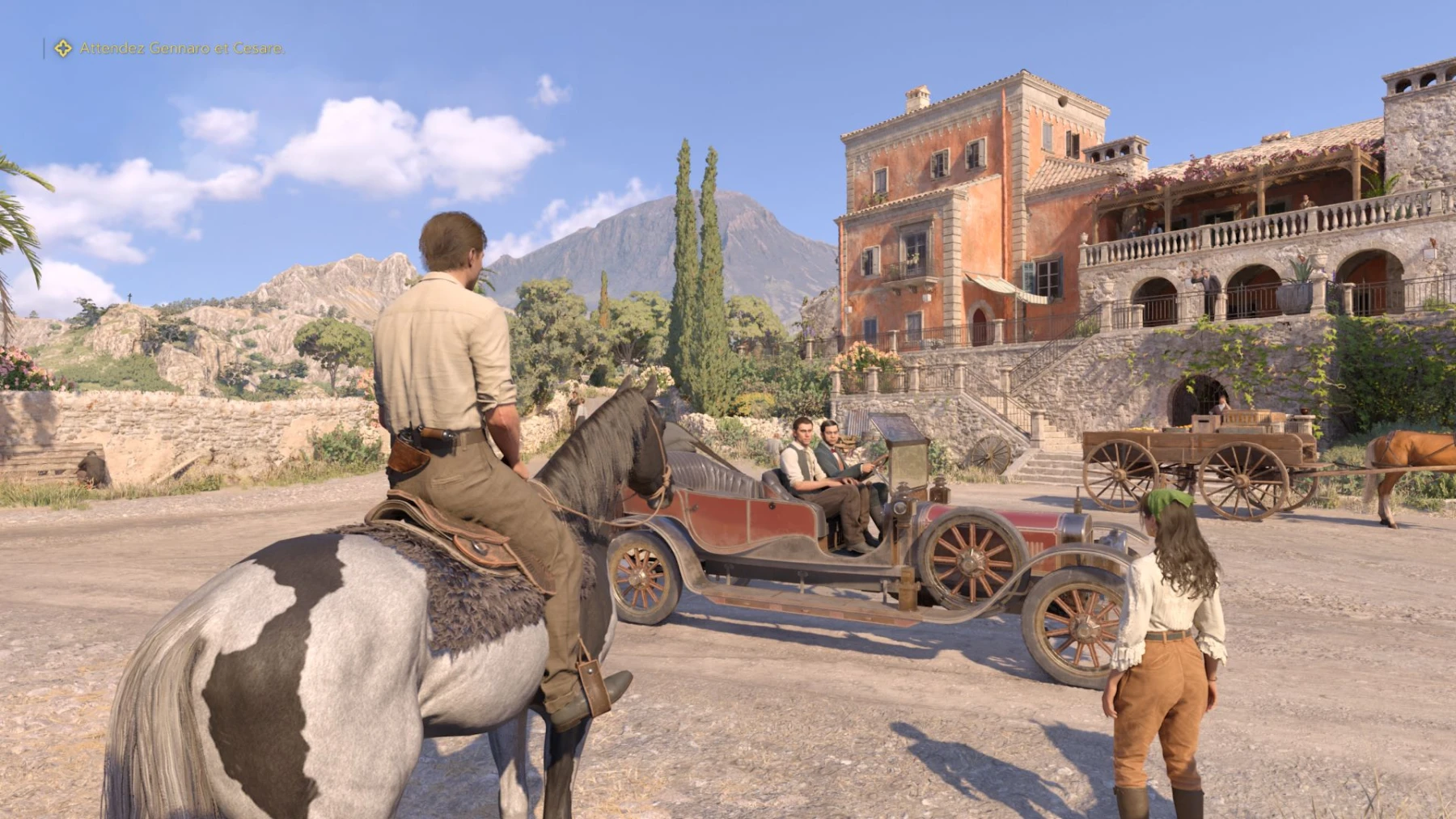Select the objective 'Attendez Gennaro et Cesare' tracker
This screenshot has width=1456, height=819.
point(182,49)
